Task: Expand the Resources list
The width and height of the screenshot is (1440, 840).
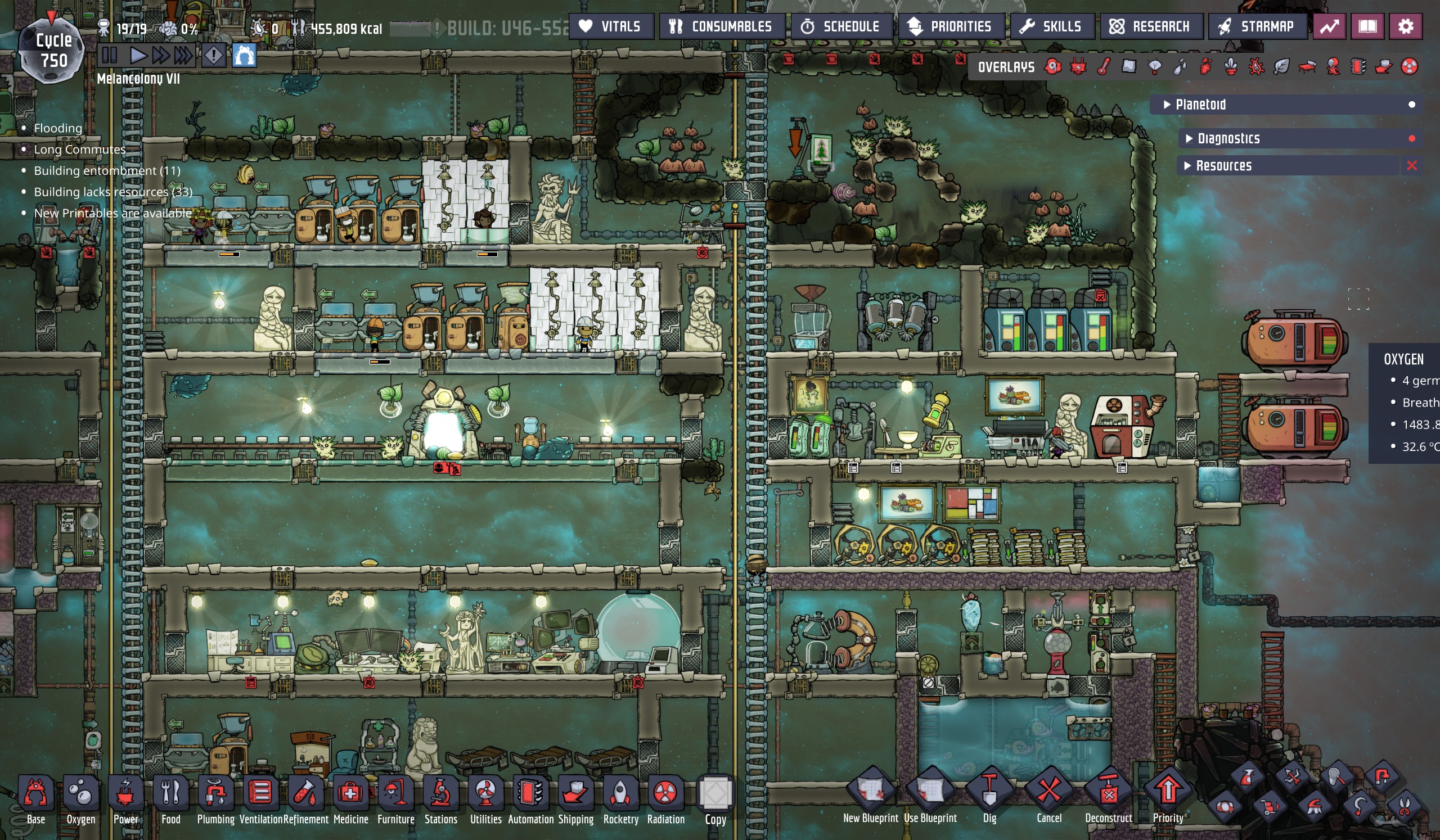Action: point(1223,166)
